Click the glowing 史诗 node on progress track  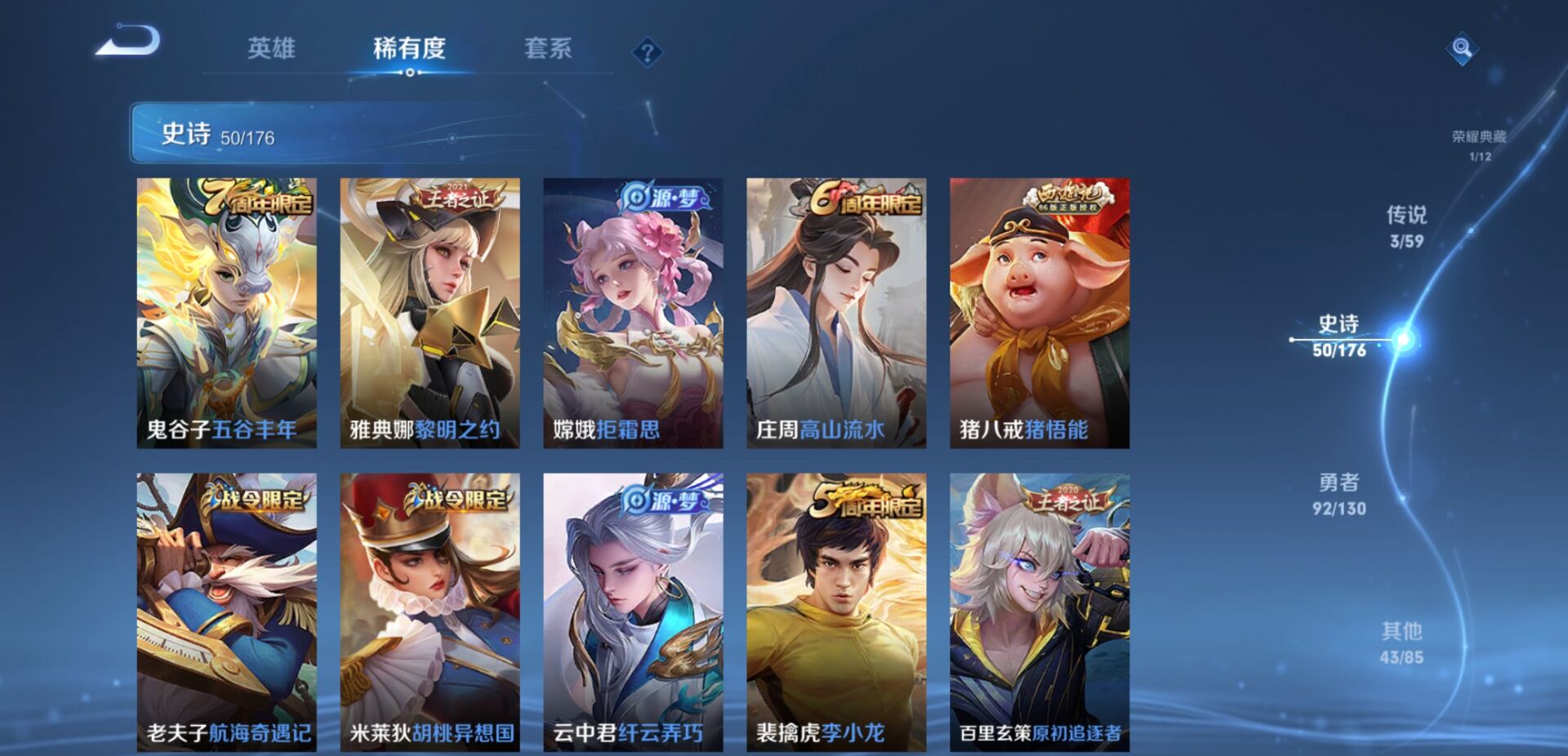point(1403,340)
